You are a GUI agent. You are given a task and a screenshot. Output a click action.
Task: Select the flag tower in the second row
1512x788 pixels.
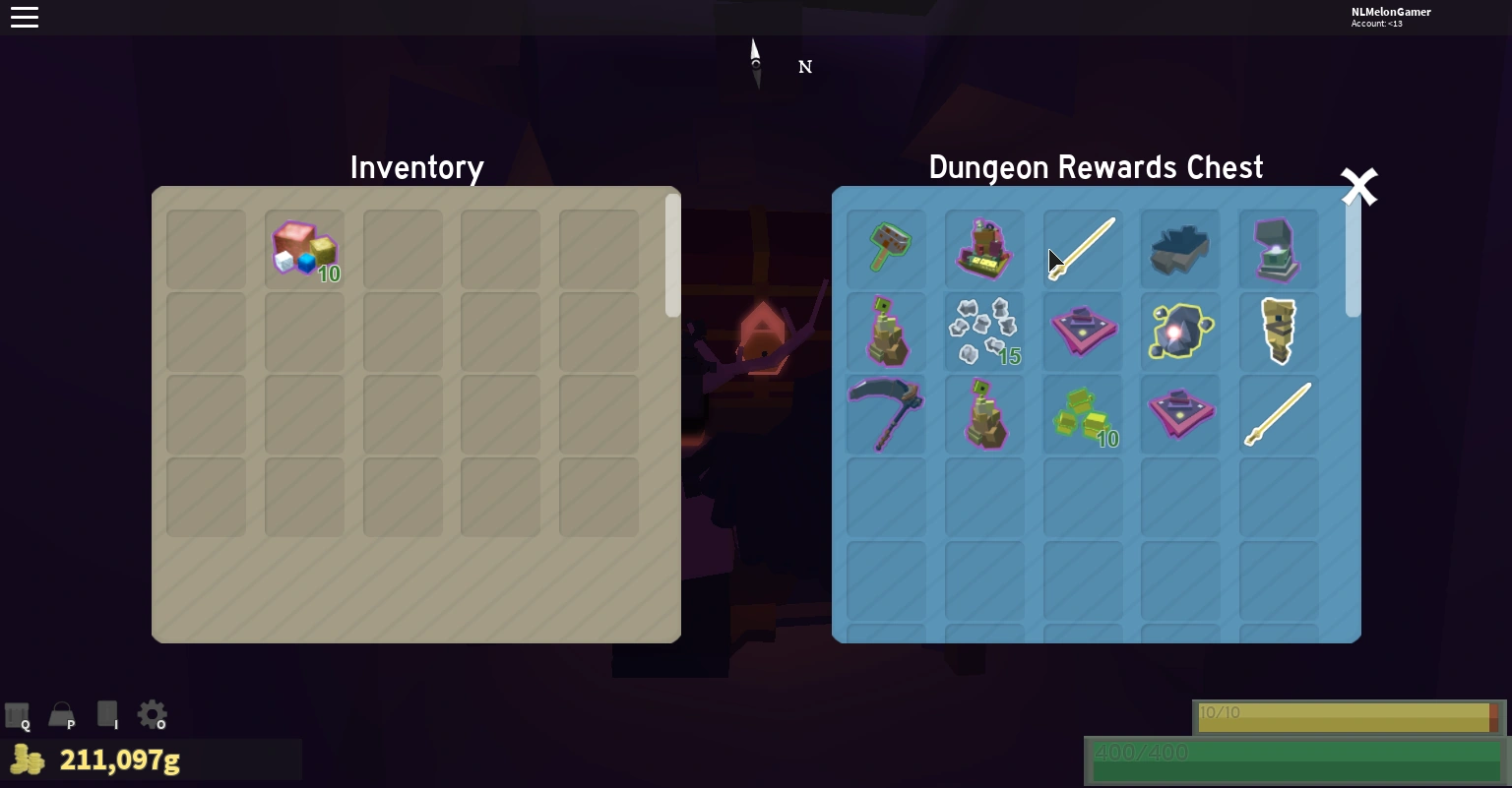coord(886,332)
